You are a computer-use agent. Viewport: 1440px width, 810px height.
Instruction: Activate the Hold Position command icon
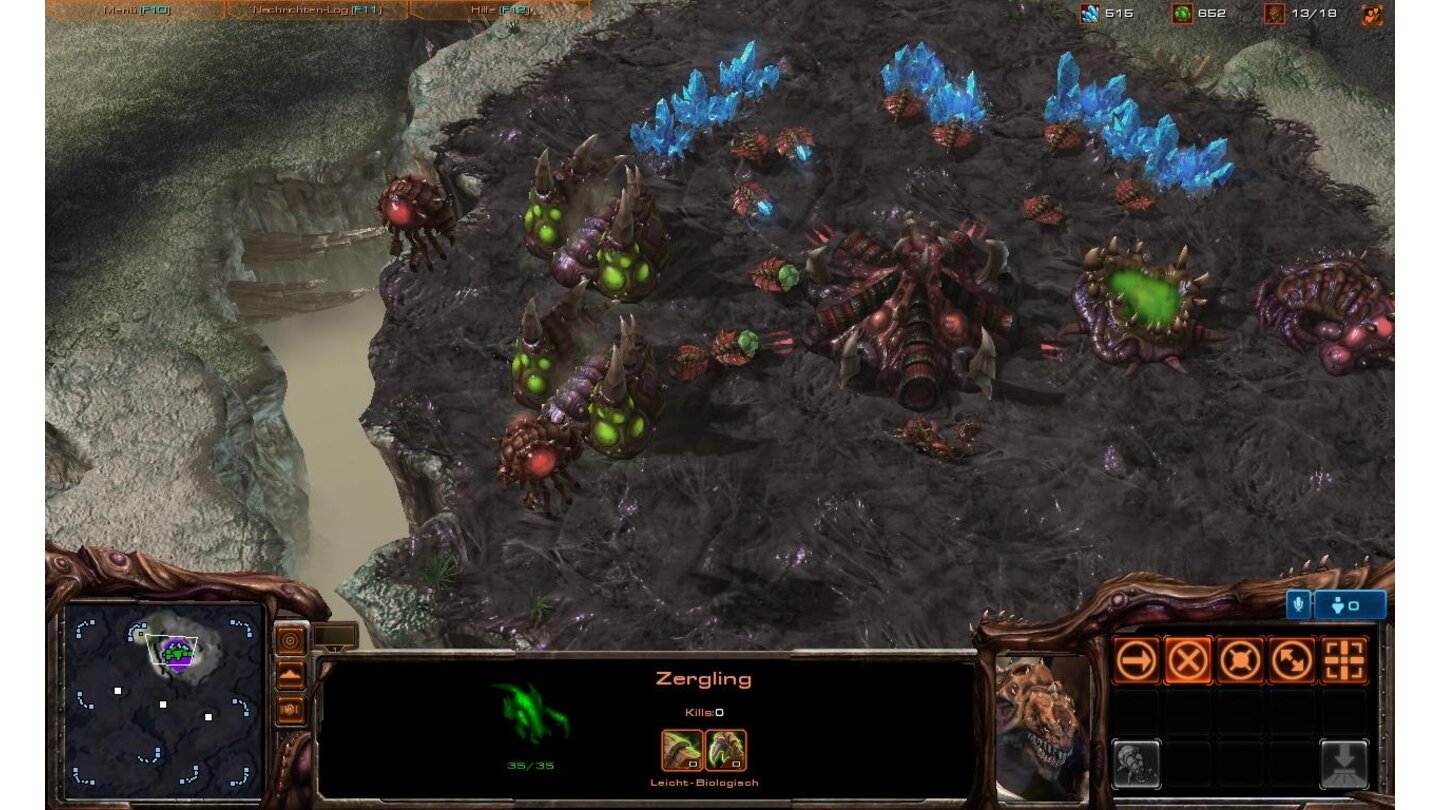point(1241,660)
